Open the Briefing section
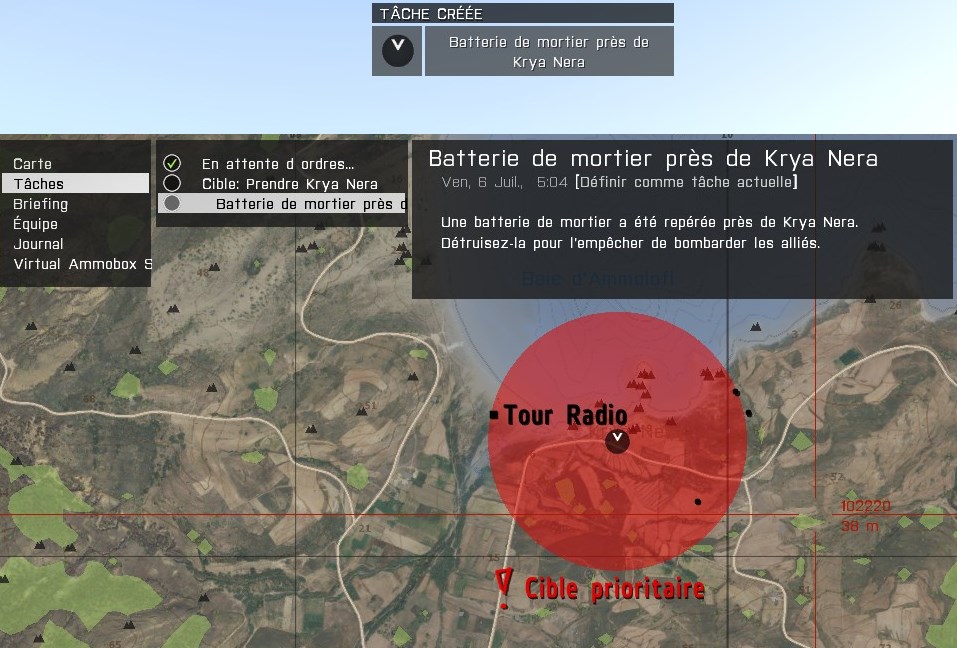This screenshot has width=957, height=648. [x=41, y=204]
